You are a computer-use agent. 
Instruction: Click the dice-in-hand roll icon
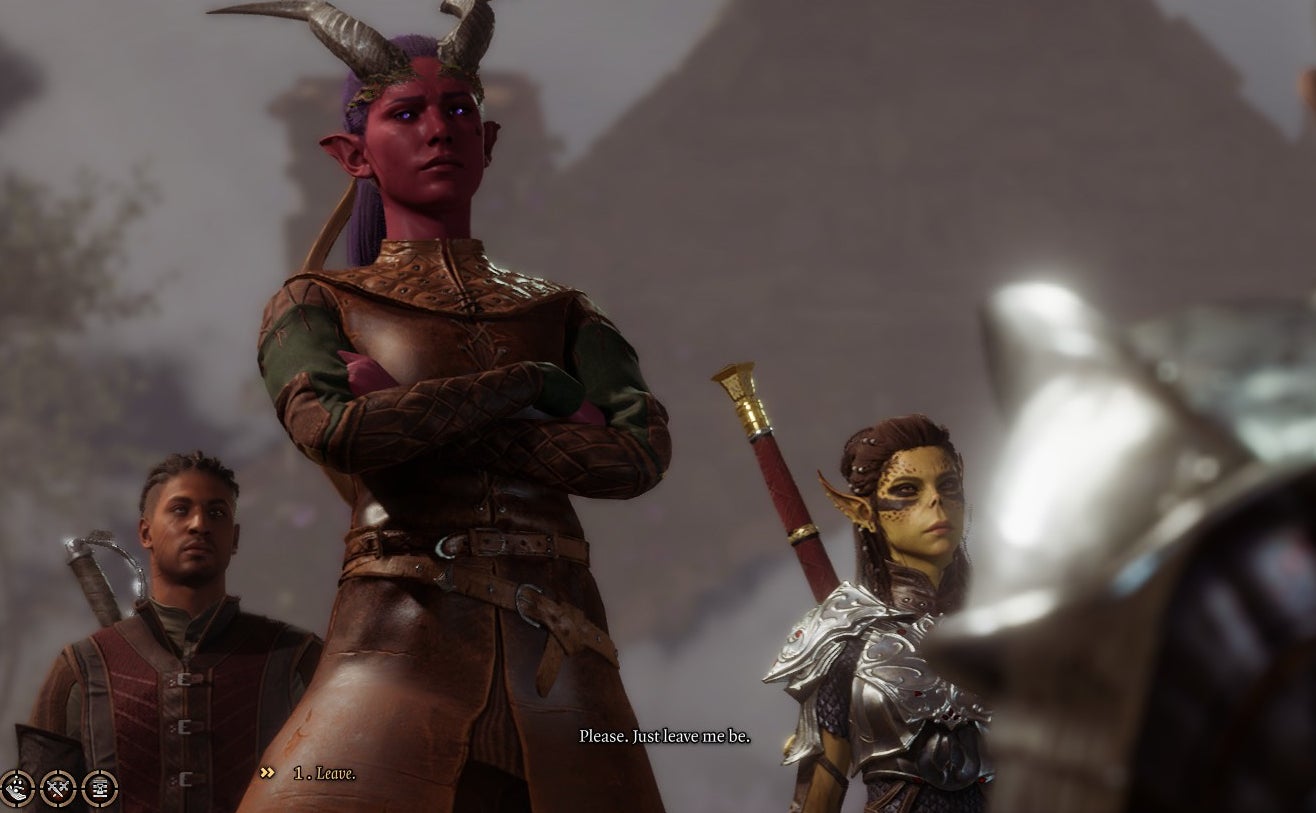[16, 787]
